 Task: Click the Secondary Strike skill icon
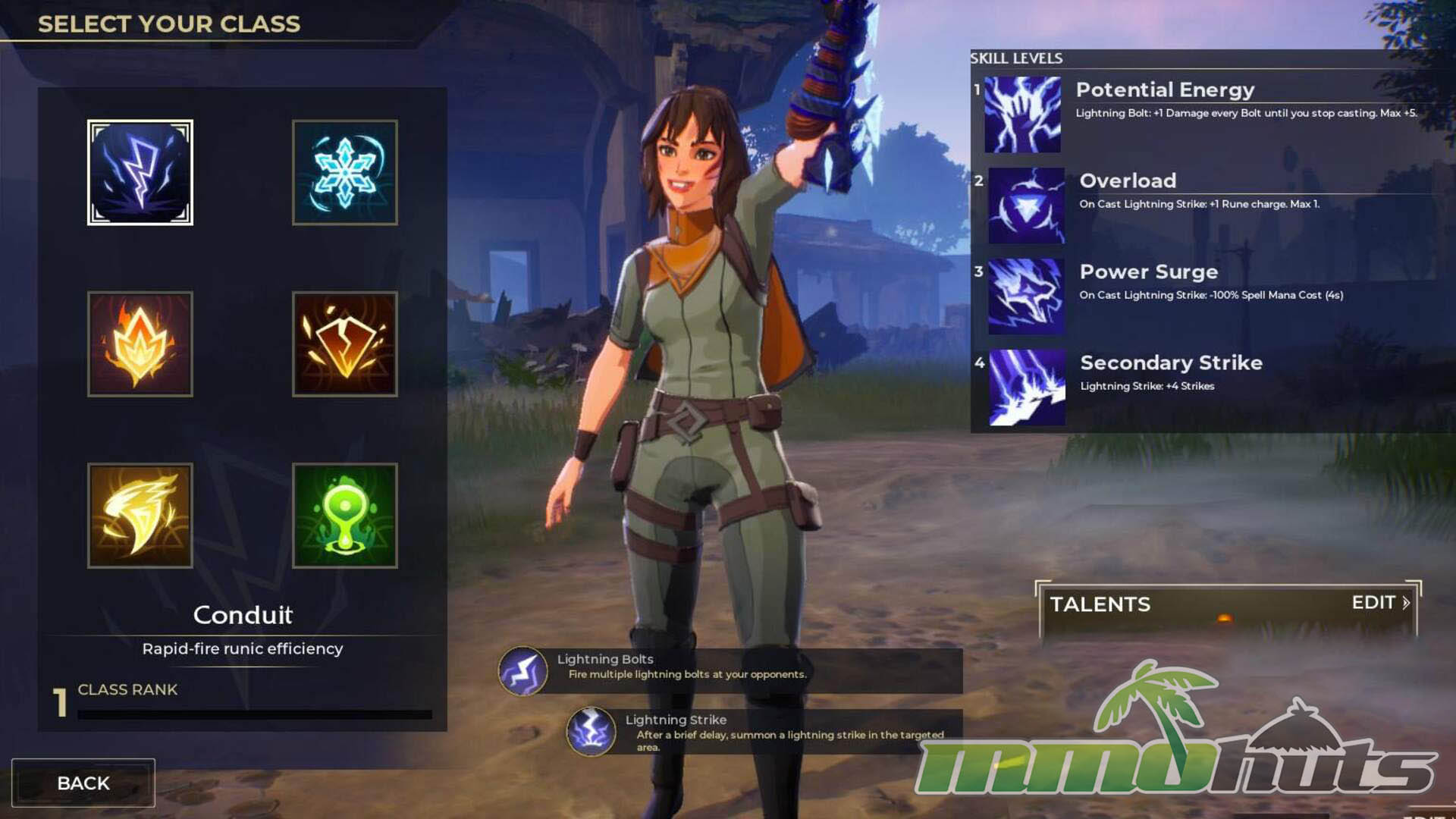pyautogui.click(x=1027, y=388)
